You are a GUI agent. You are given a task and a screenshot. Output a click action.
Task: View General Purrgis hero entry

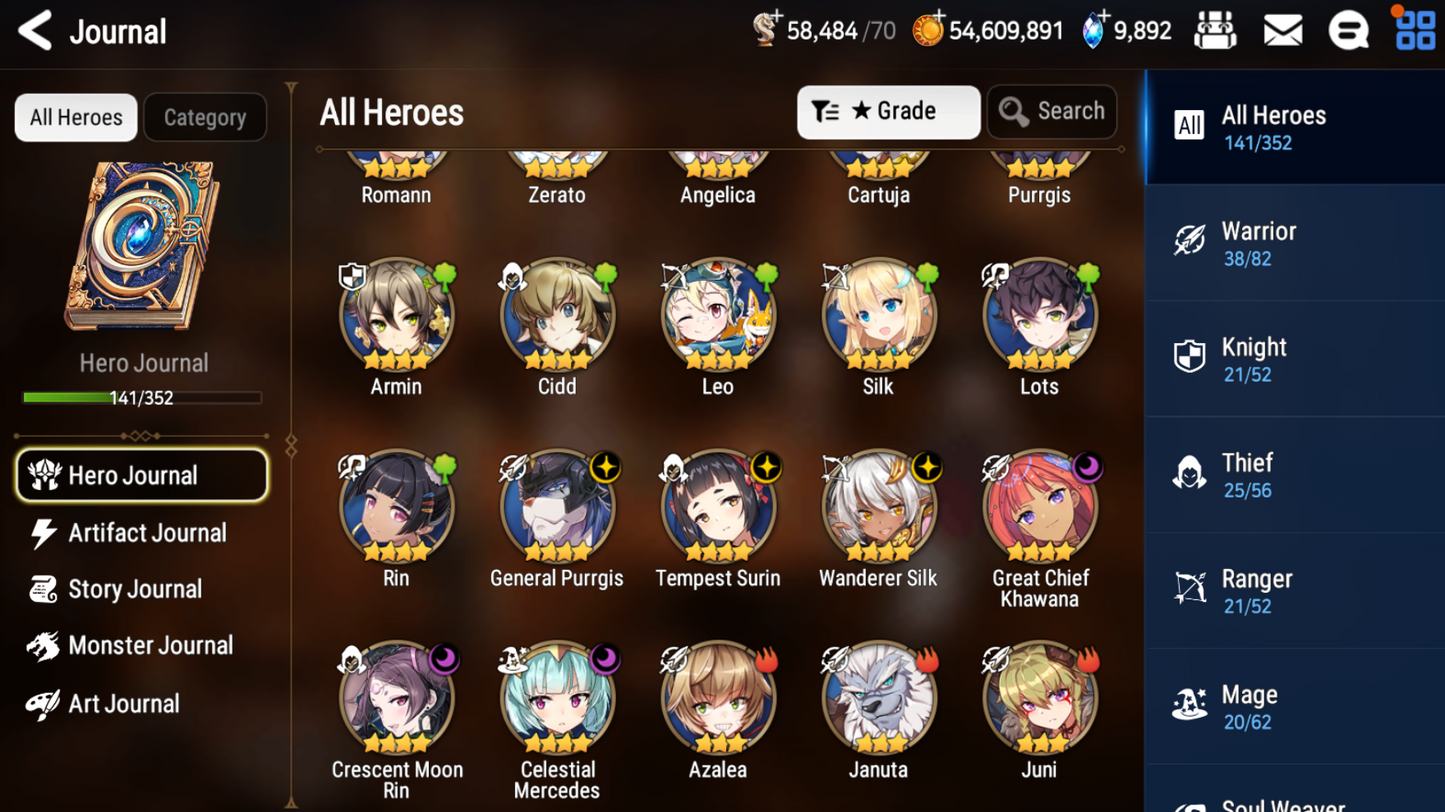click(x=557, y=508)
